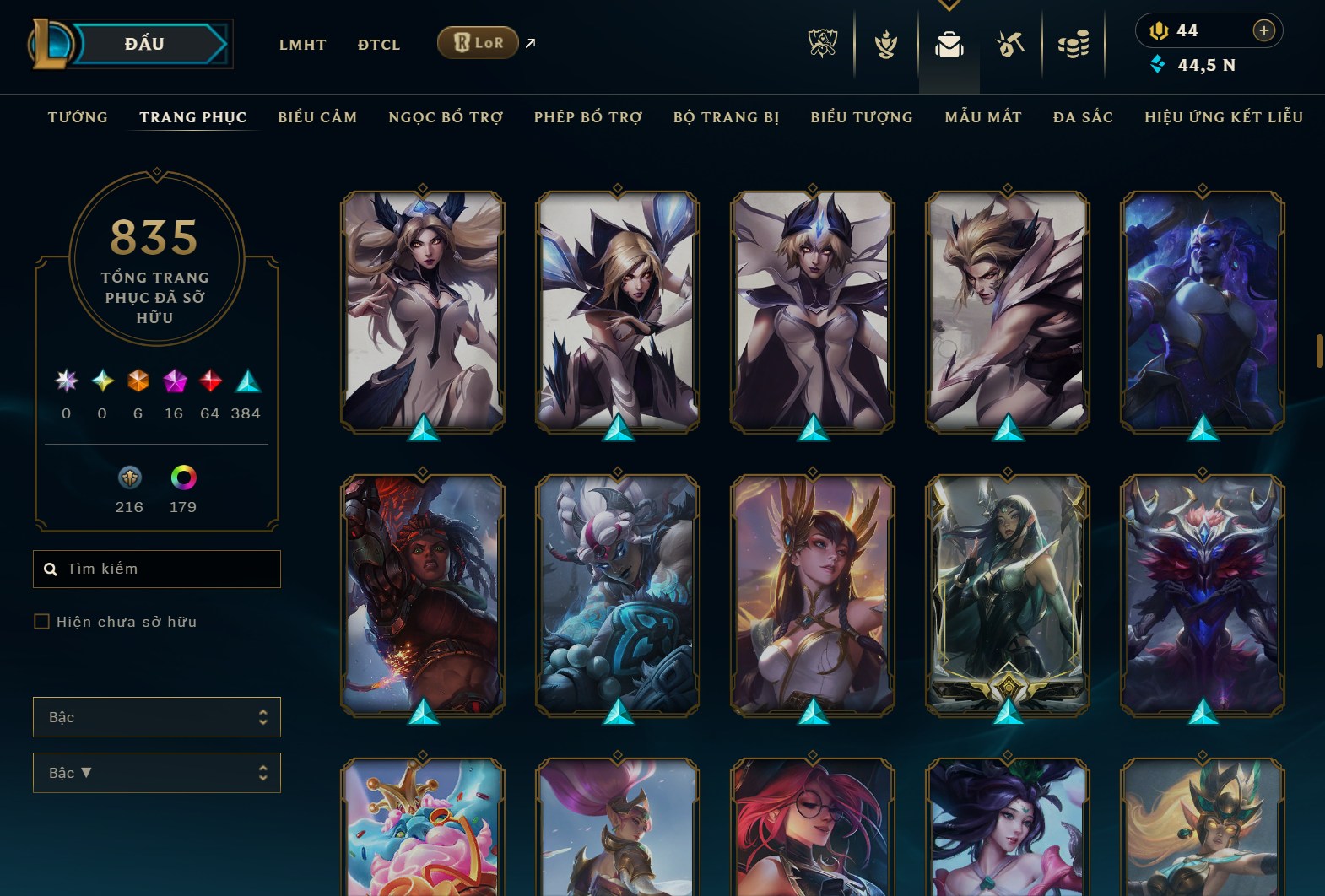1325x896 pixels.
Task: Check the 'Hiện chưa sở hữu' checkbox
Action: tap(41, 621)
